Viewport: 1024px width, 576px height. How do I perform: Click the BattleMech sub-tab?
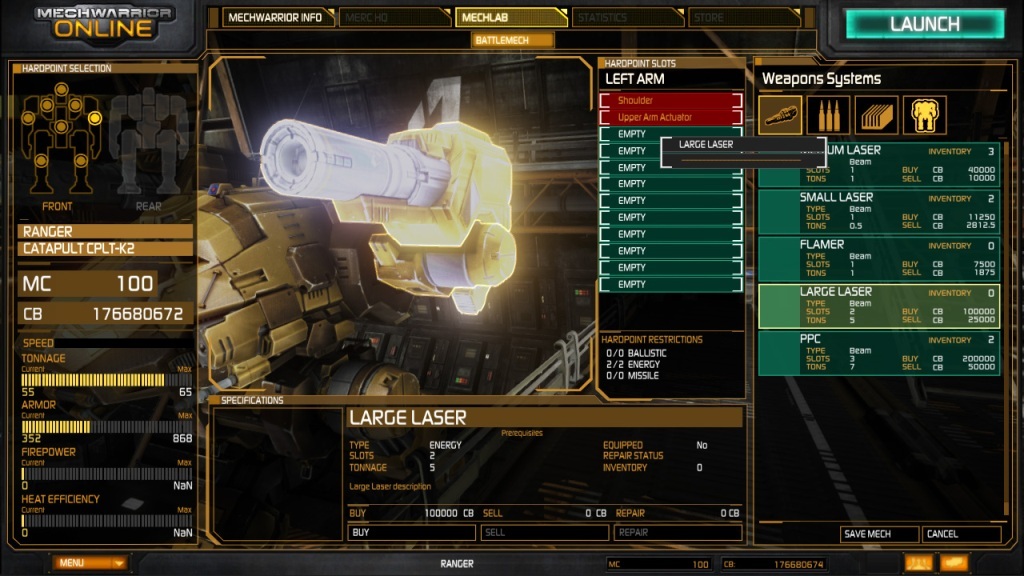coord(513,40)
